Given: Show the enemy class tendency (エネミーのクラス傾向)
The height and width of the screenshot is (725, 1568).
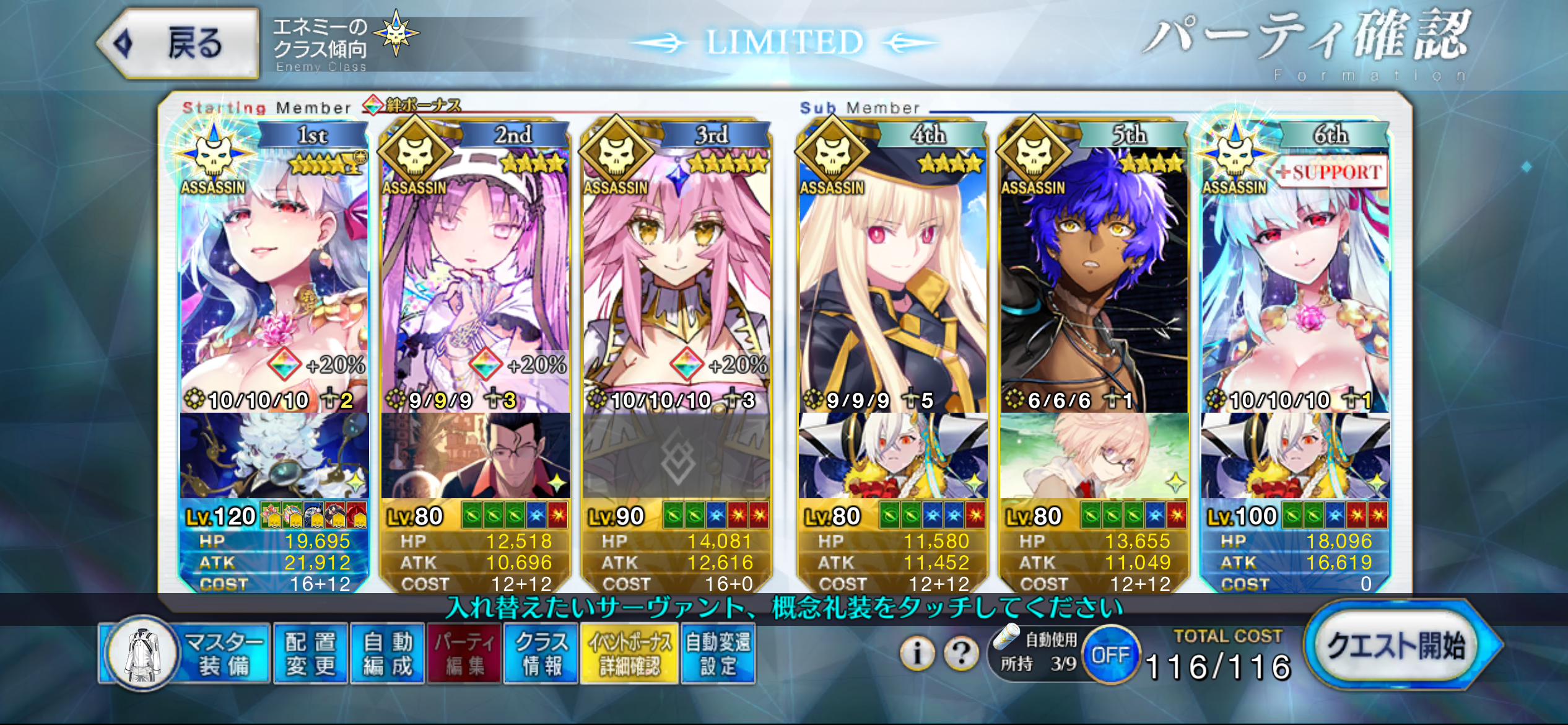Looking at the screenshot, I should point(346,43).
